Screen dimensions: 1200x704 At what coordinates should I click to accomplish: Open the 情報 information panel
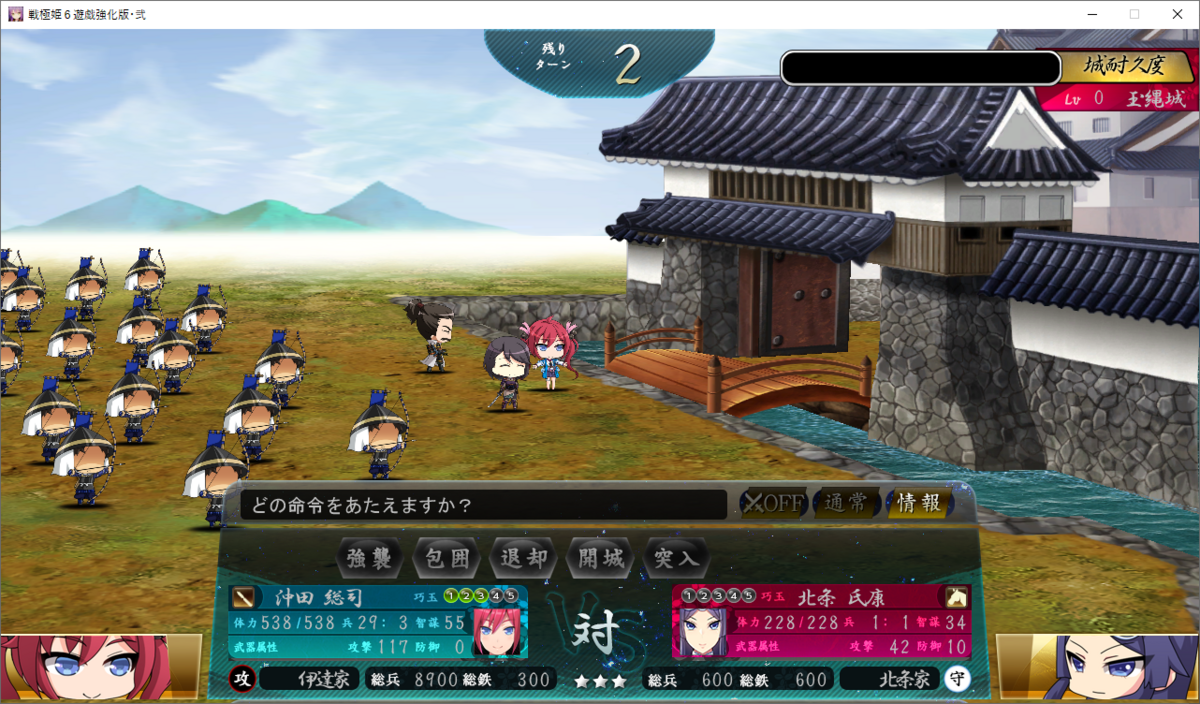[x=918, y=503]
